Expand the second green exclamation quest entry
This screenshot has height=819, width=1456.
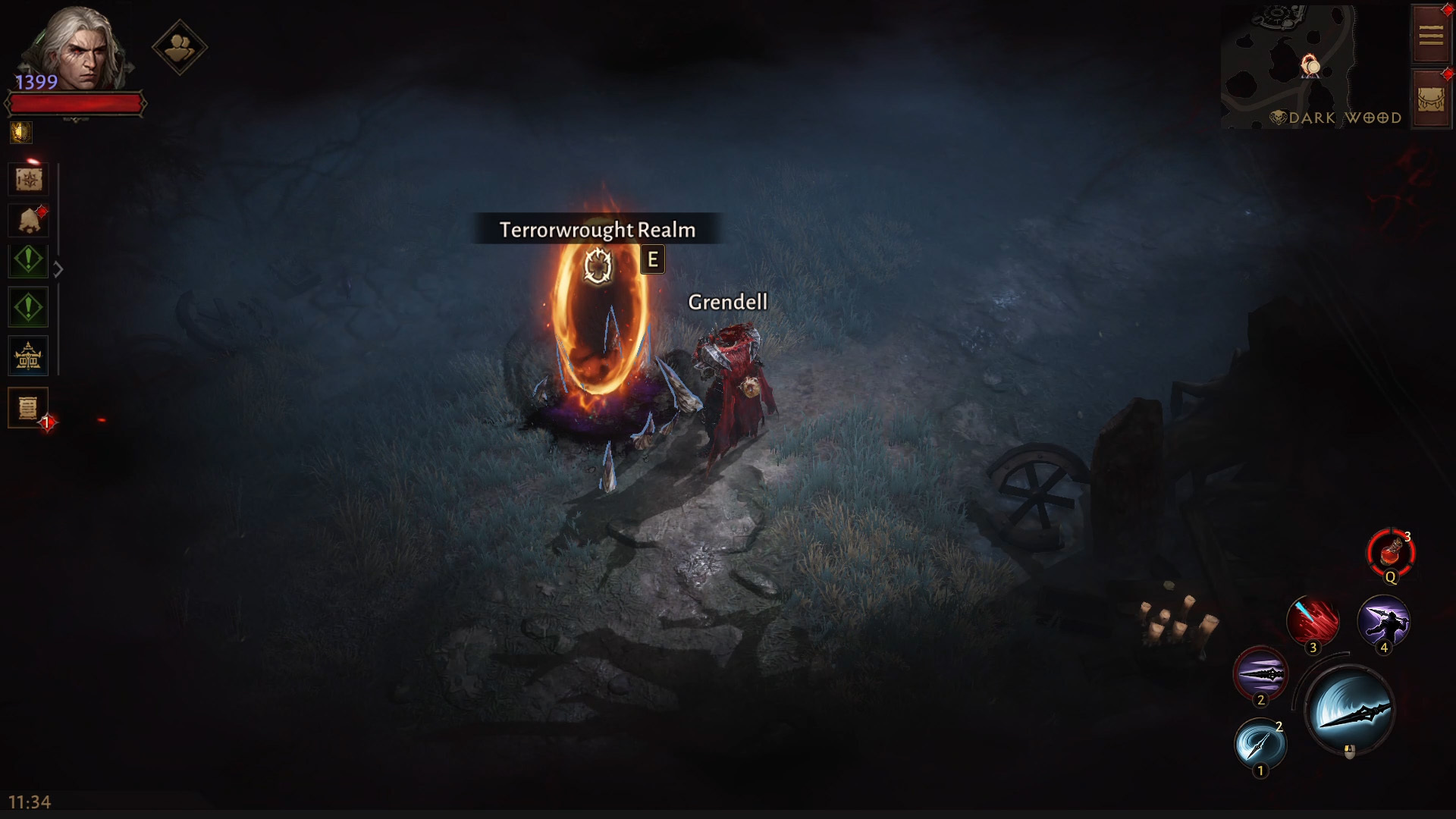tap(28, 306)
